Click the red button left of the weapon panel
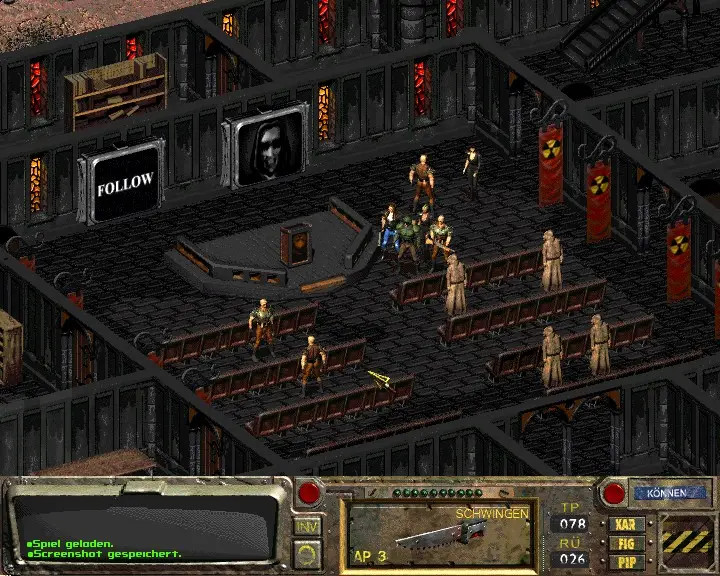This screenshot has height=576, width=720. [x=310, y=492]
